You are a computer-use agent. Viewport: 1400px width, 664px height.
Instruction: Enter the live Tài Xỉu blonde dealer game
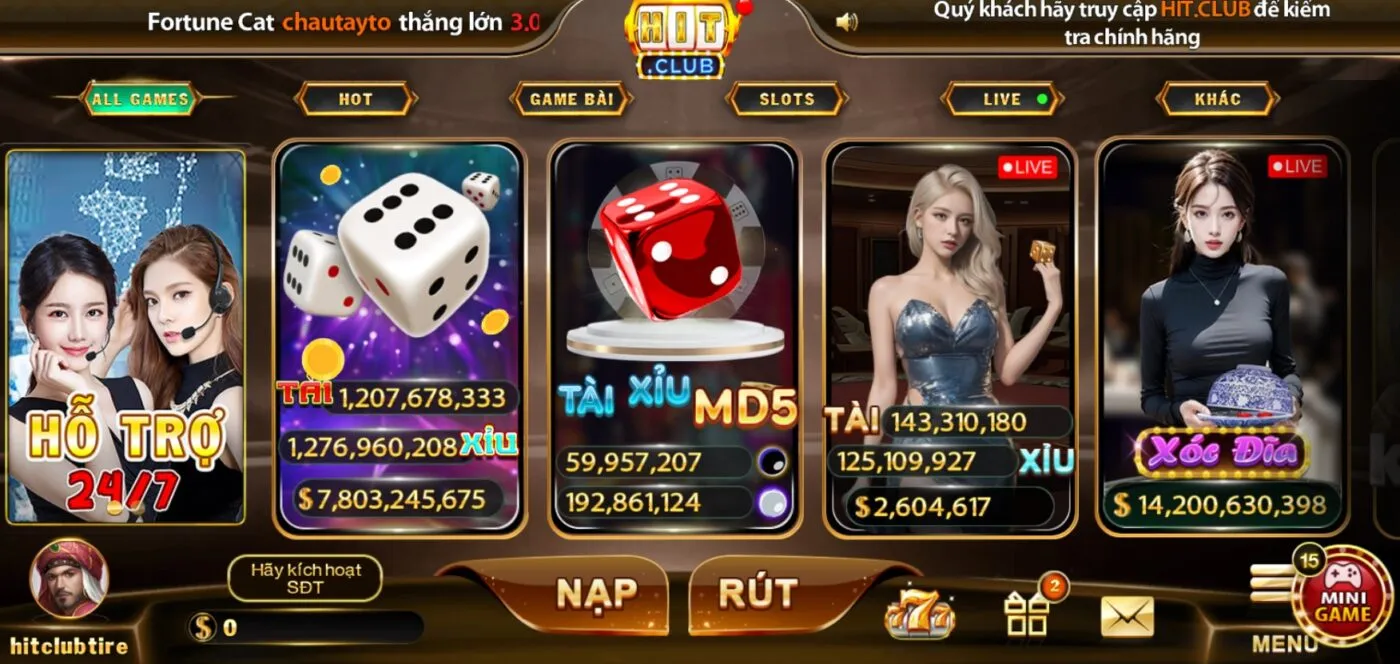pos(949,337)
